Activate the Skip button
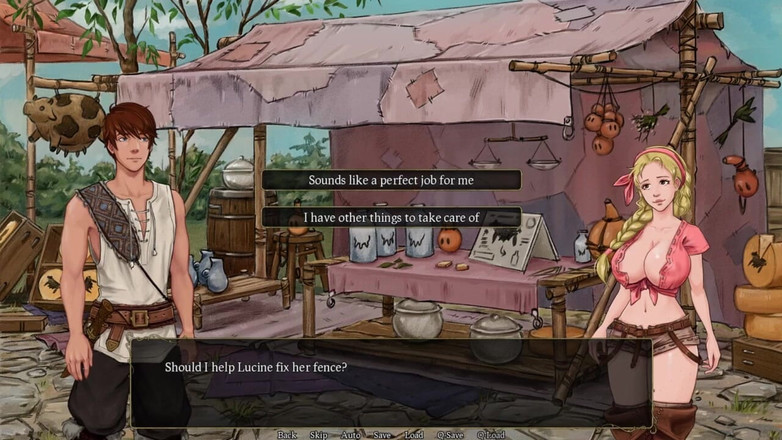Image resolution: width=782 pixels, height=440 pixels. pyautogui.click(x=318, y=435)
